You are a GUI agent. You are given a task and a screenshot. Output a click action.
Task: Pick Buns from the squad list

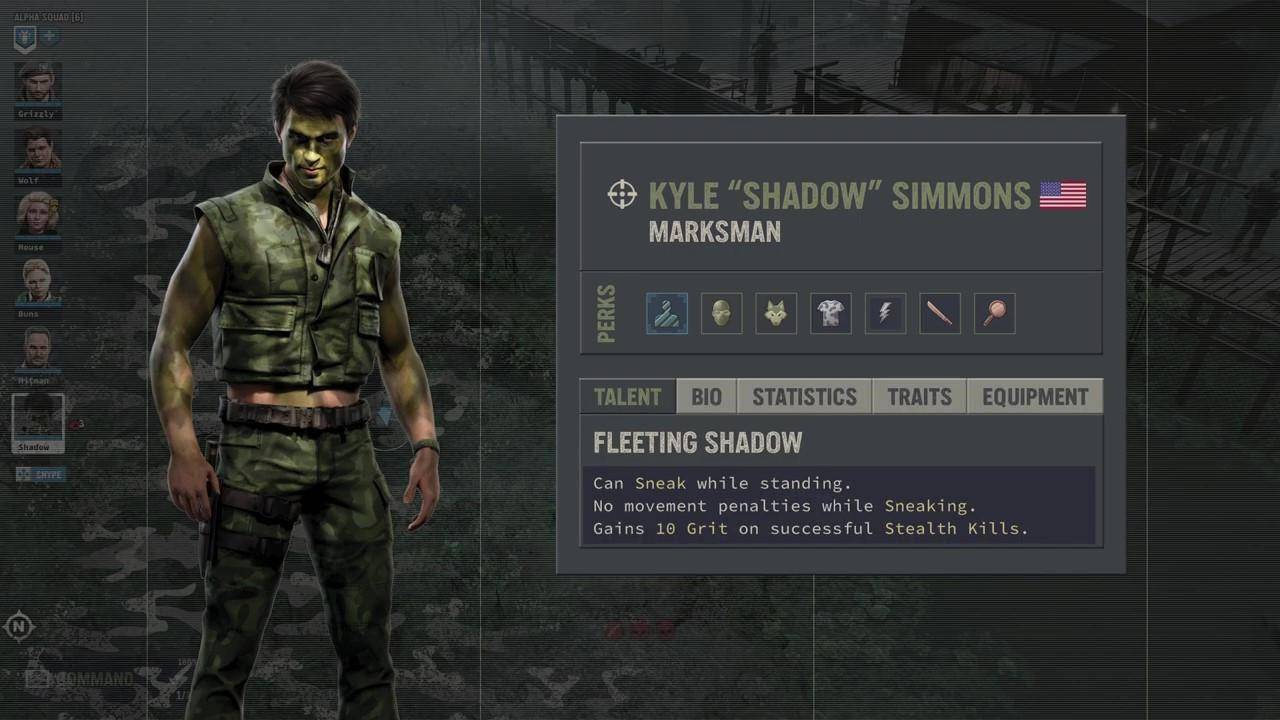click(x=38, y=282)
